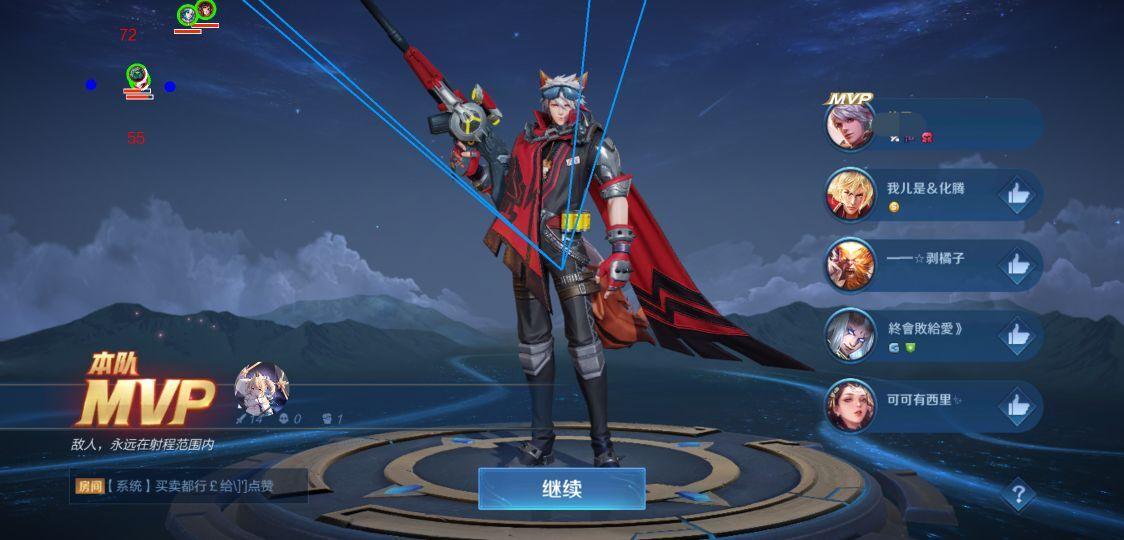Inspect the team MVP avatar beside the MVP logo
Image resolution: width=1124 pixels, height=540 pixels.
click(261, 388)
